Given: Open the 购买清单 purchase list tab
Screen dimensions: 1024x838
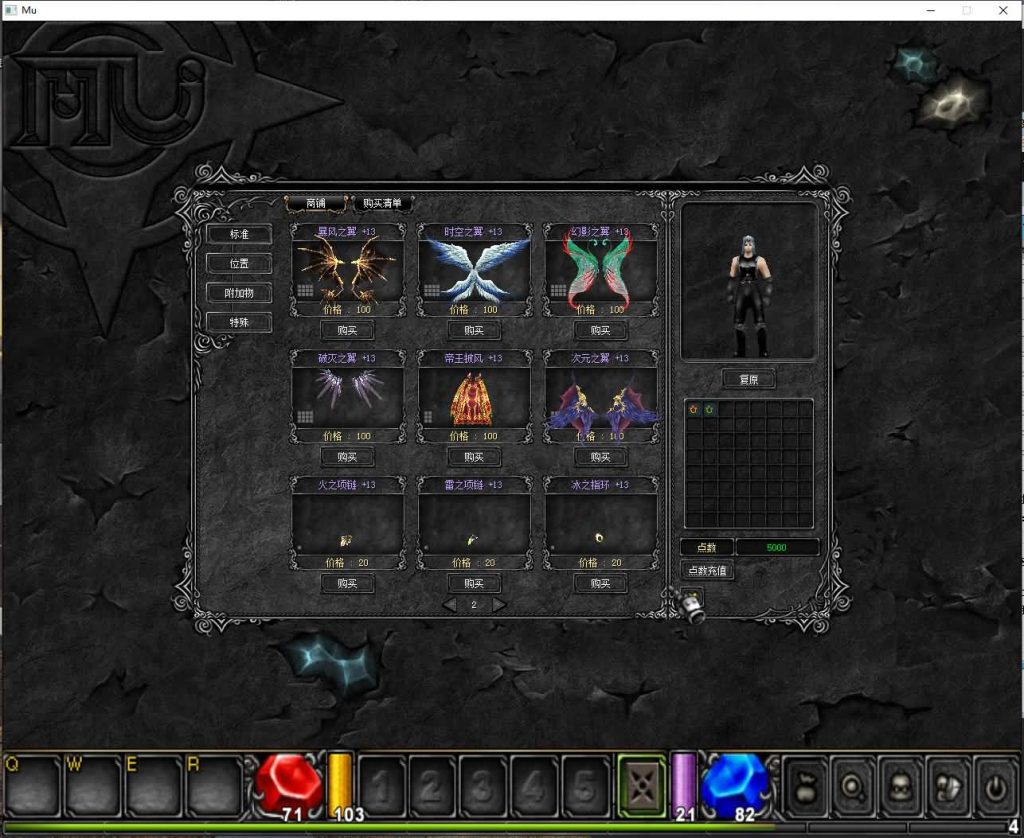Looking at the screenshot, I should 382,203.
